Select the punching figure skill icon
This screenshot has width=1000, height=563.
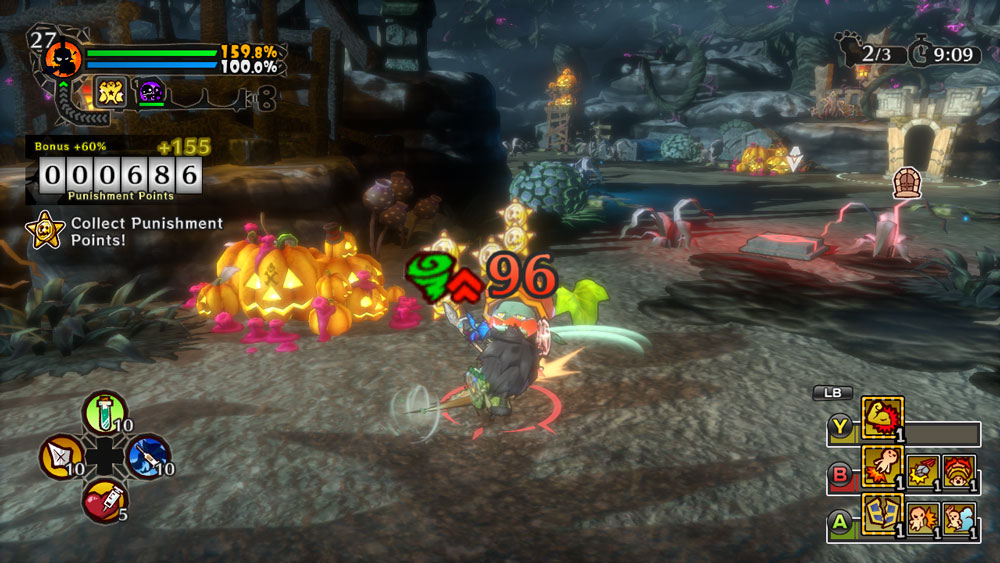(x=922, y=519)
